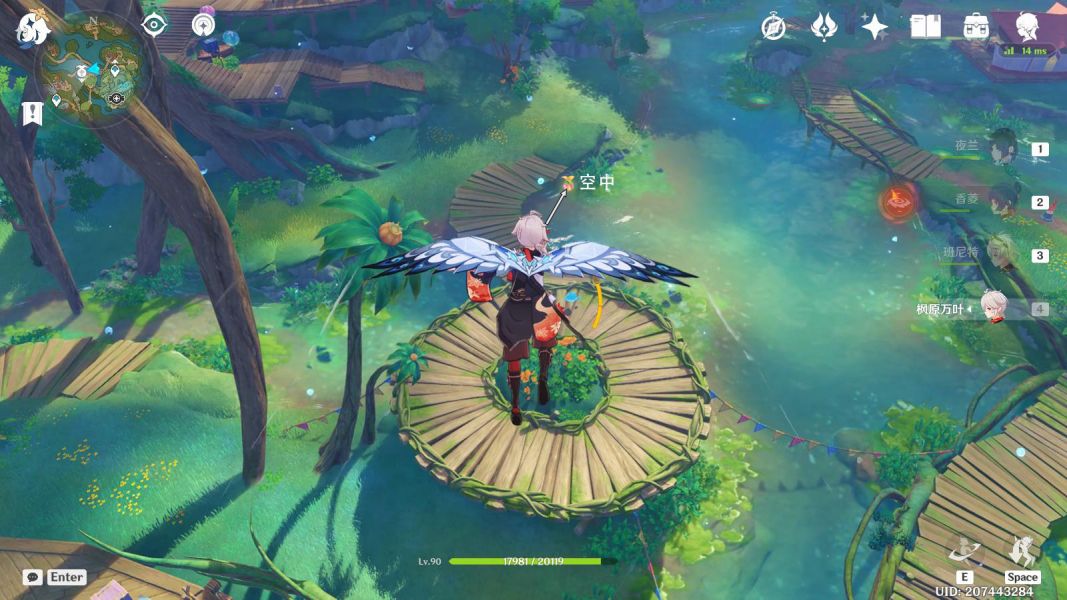Open the Paimon main menu
This screenshot has height=600, width=1067.
[x=32, y=28]
